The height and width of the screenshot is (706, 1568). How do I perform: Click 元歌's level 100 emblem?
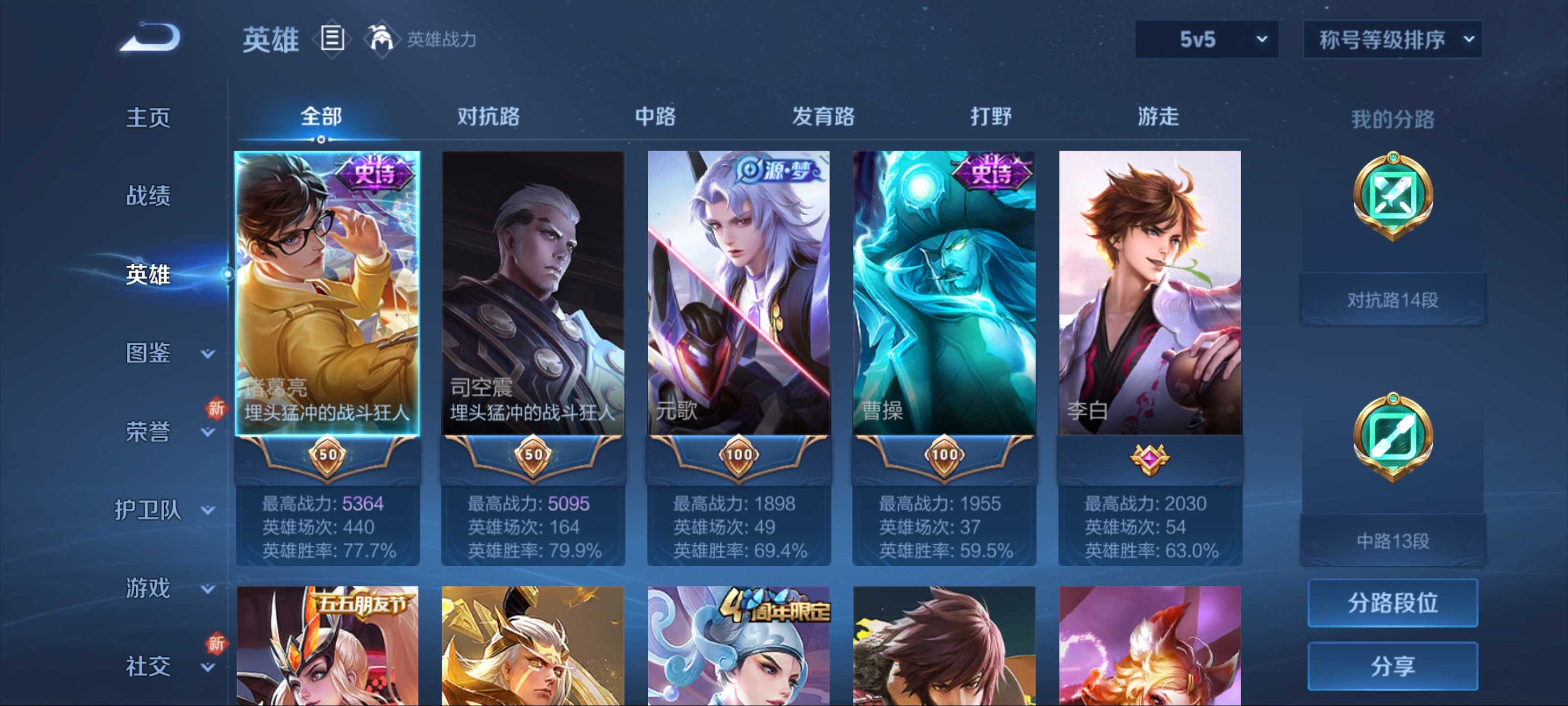tap(738, 455)
